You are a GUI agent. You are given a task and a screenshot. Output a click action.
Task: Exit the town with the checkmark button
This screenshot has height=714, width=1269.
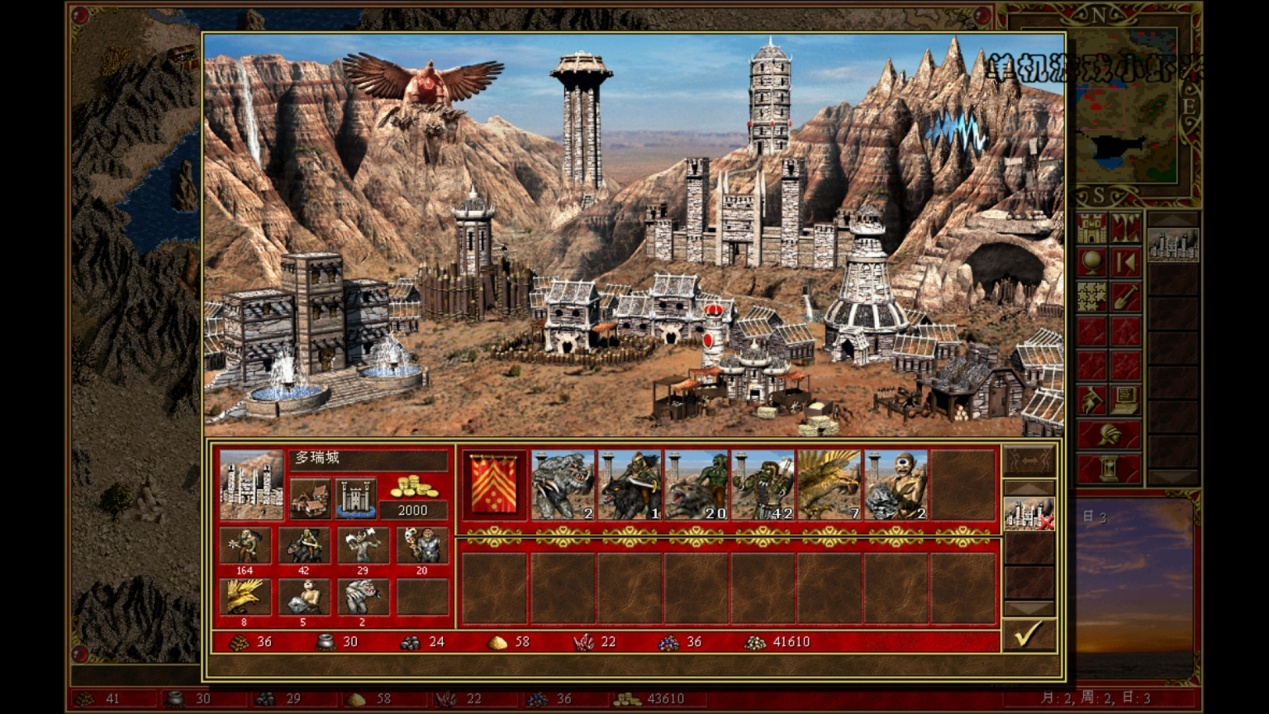point(1028,634)
